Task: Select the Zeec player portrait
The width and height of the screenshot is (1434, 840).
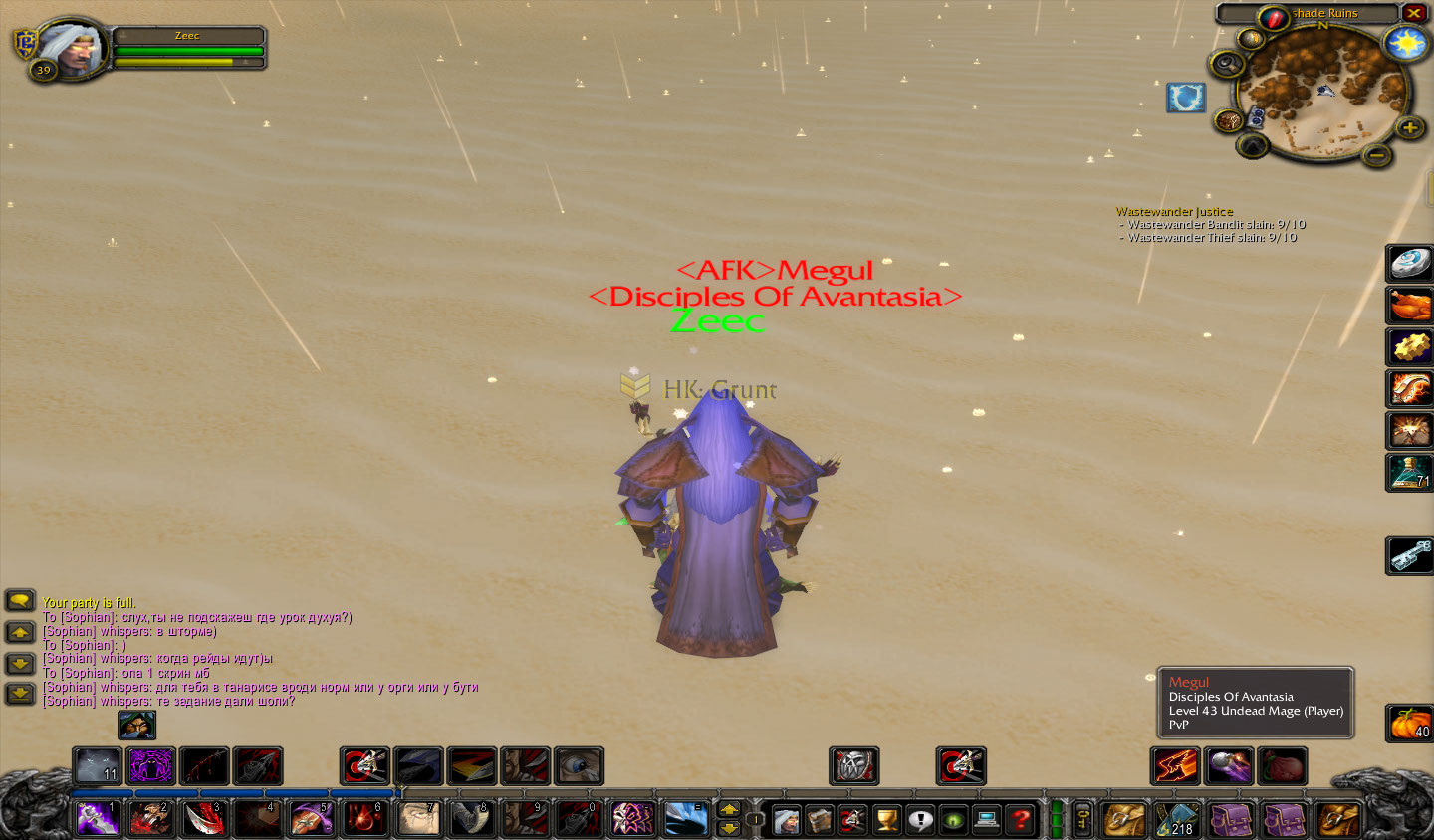Action: click(x=69, y=47)
